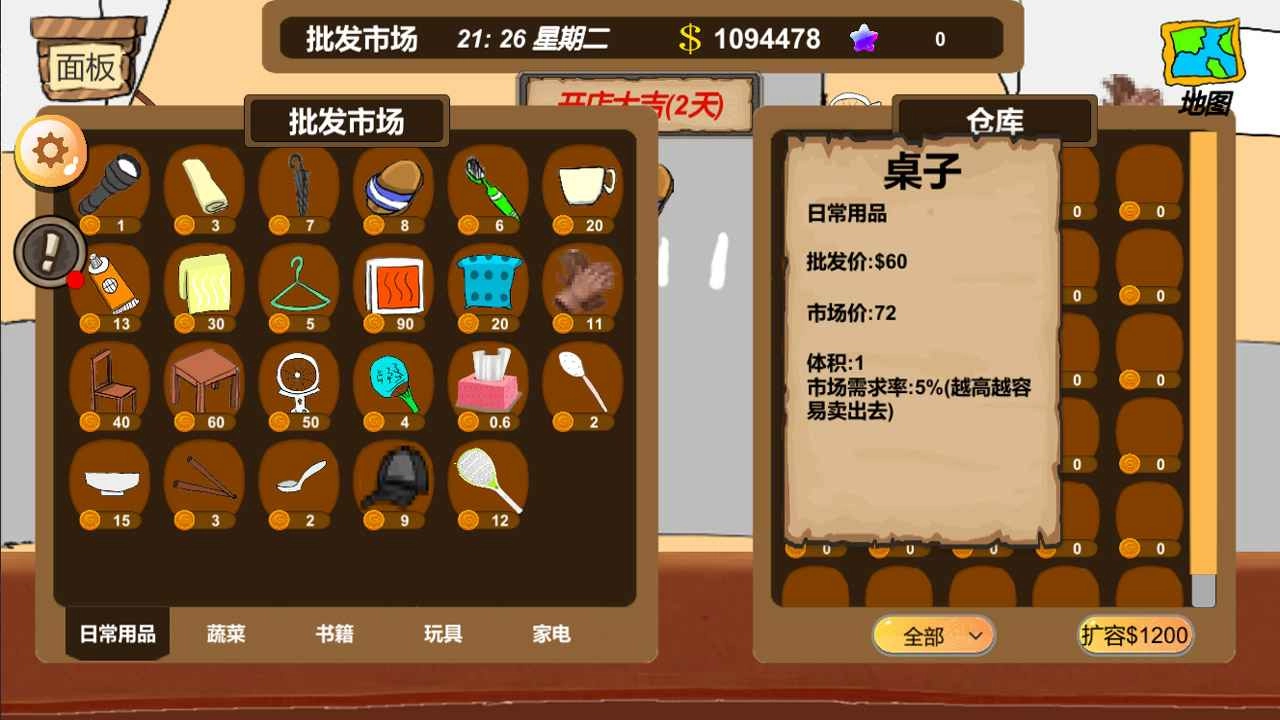The image size is (1280, 720).
Task: Switch to the 蔬菜 category tab
Action: pyautogui.click(x=227, y=634)
